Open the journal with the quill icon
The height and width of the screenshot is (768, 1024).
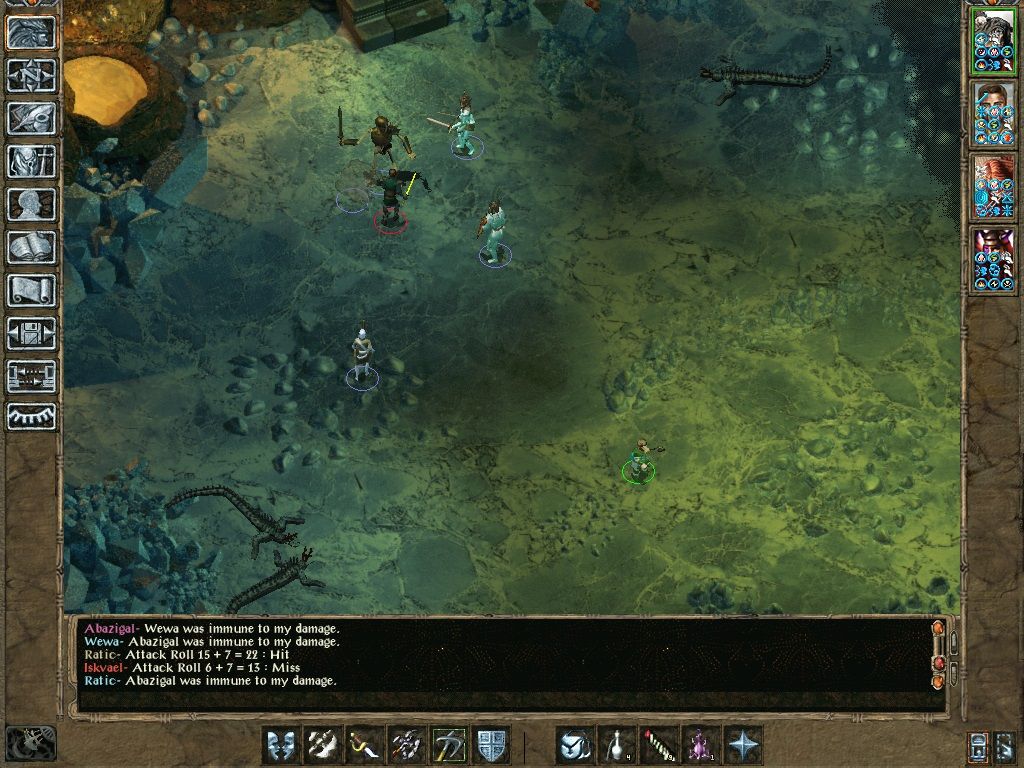tap(31, 118)
